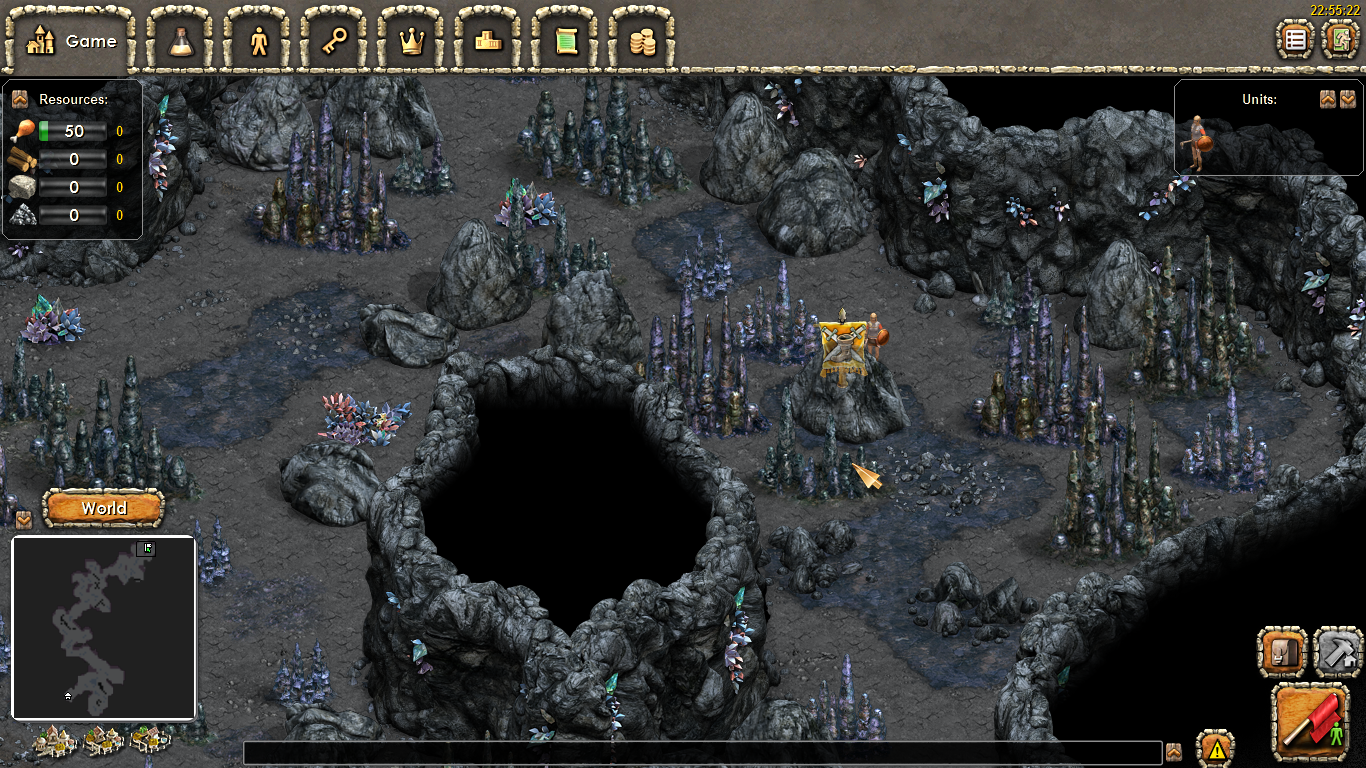Screen dimensions: 1366x768
Task: Click the Units panel up arrow
Action: (x=1327, y=99)
